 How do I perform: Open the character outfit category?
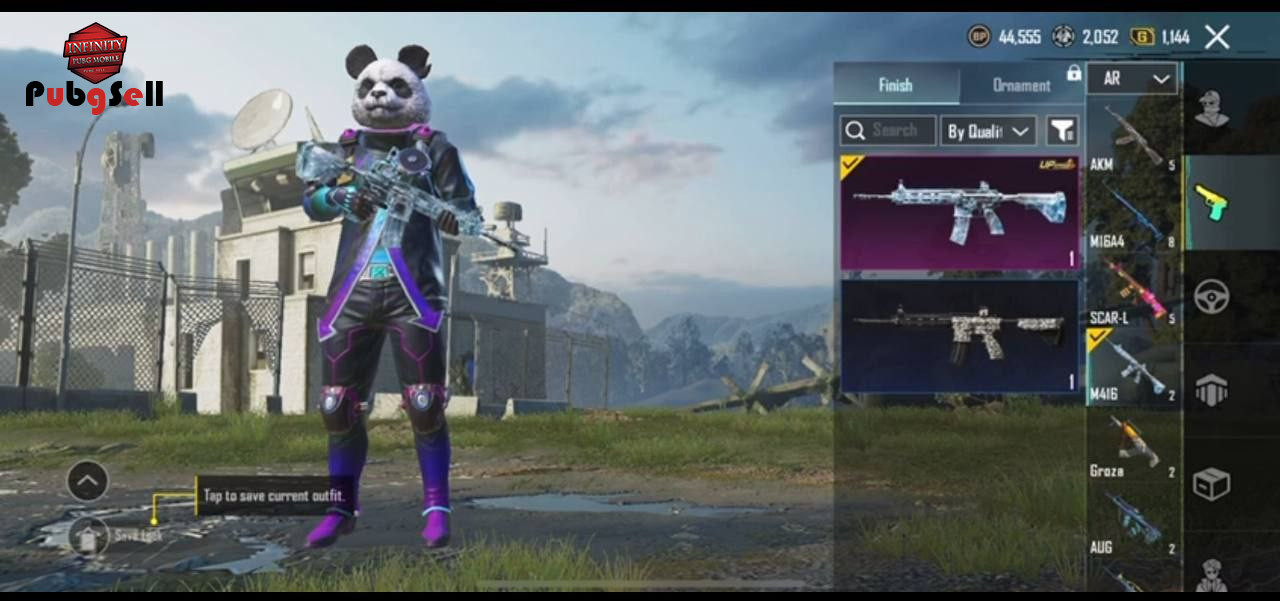[1212, 109]
